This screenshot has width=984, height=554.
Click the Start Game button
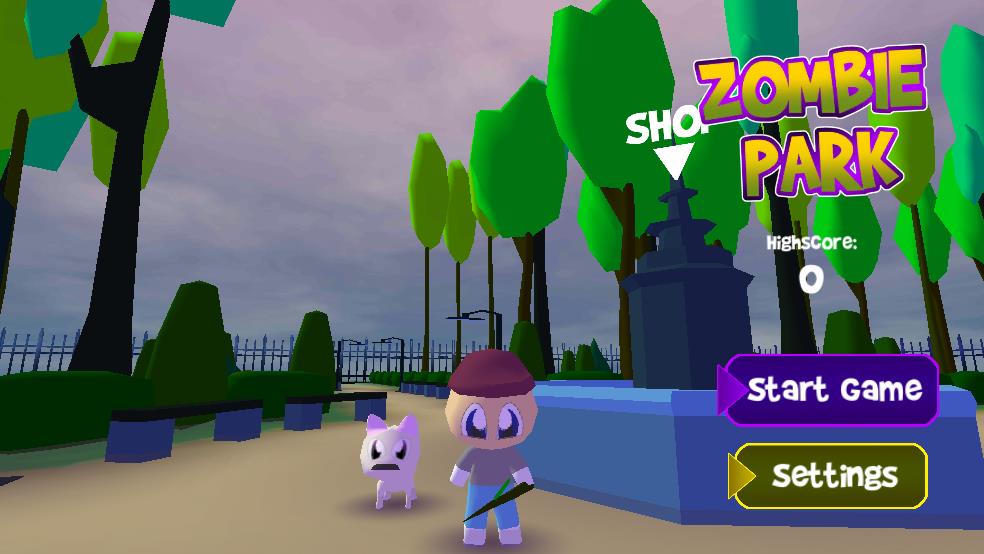[x=832, y=389]
